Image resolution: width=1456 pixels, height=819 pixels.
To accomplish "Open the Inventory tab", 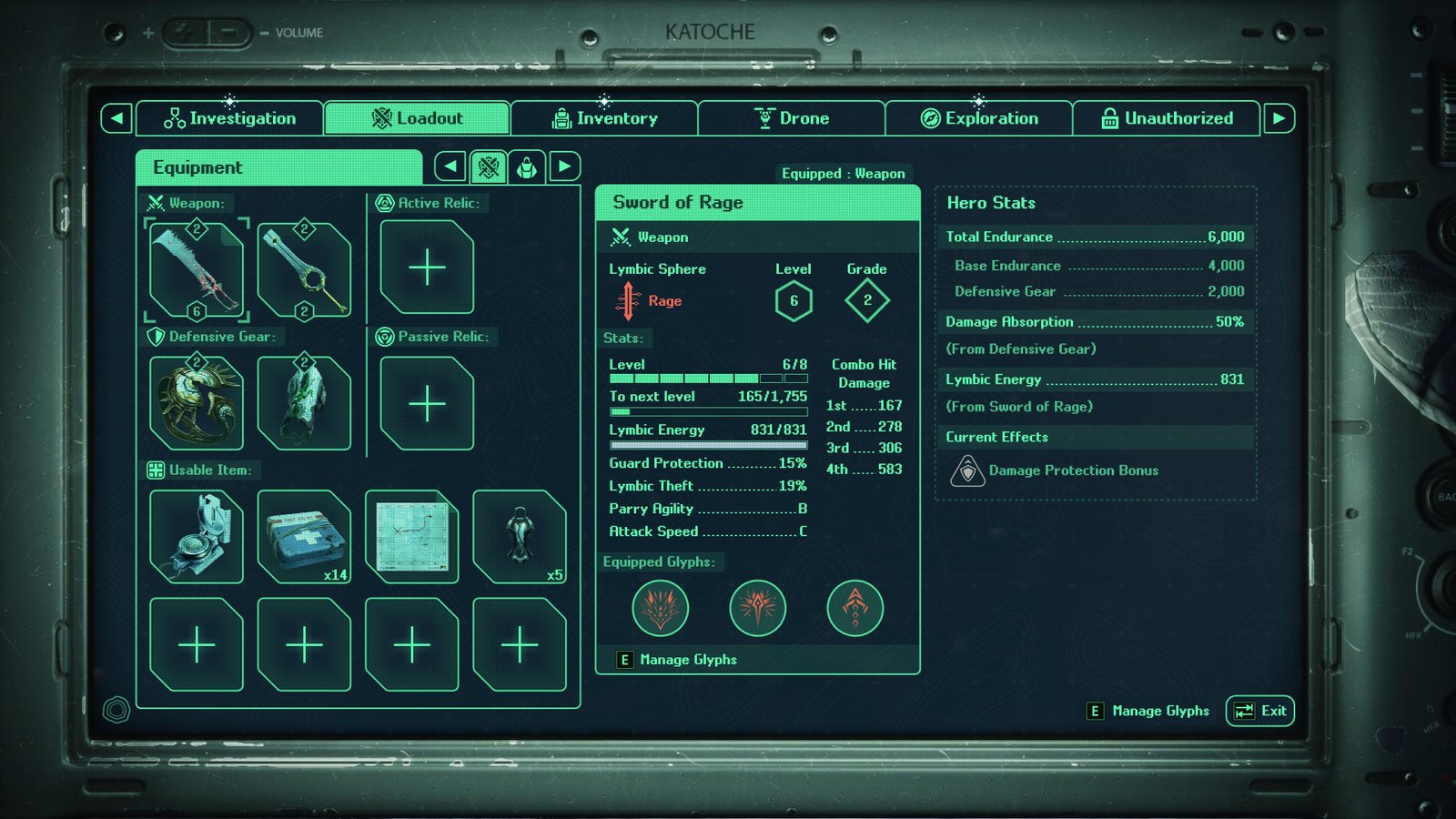I will [x=604, y=118].
